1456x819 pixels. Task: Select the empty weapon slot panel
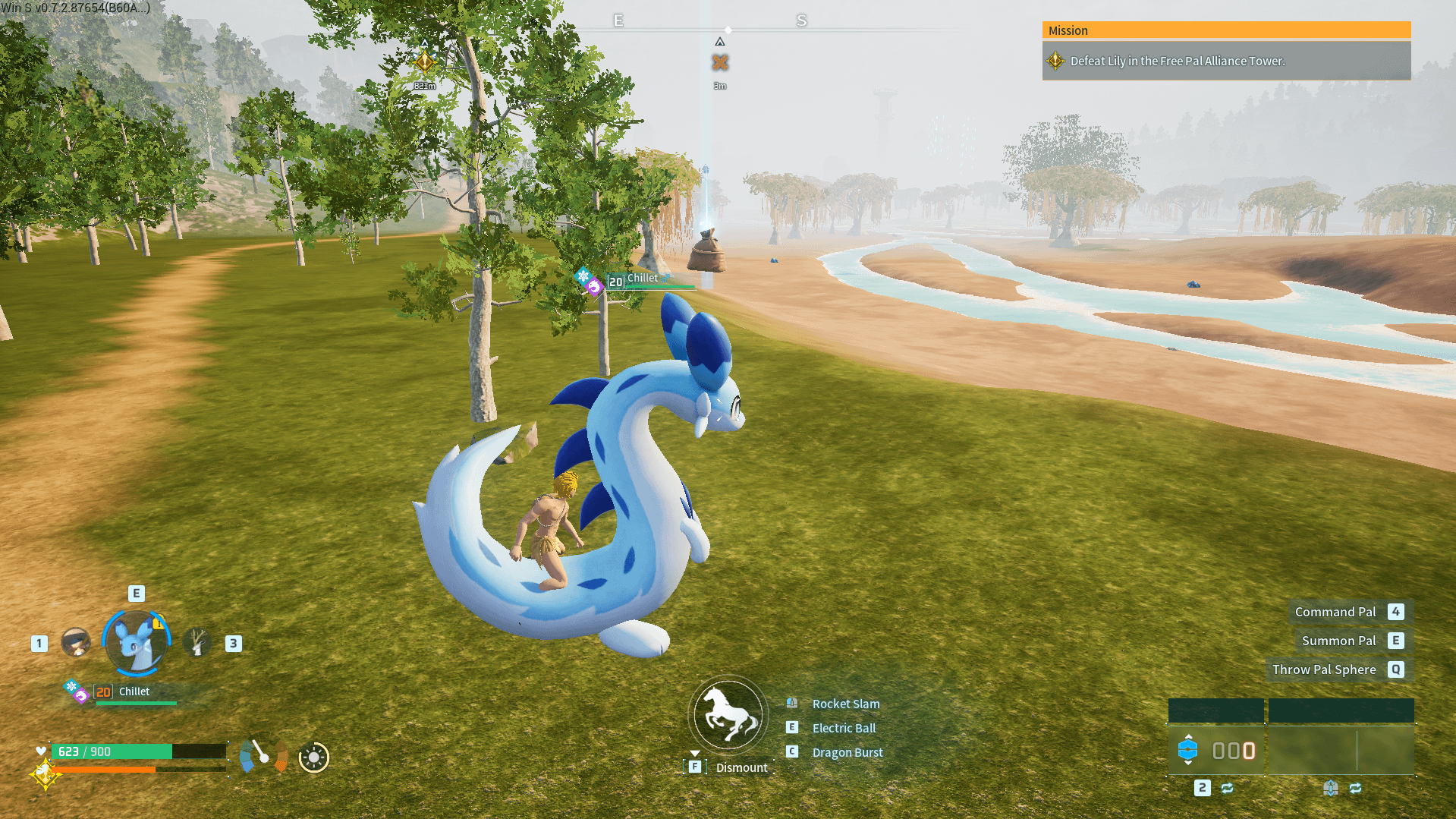point(1341,750)
